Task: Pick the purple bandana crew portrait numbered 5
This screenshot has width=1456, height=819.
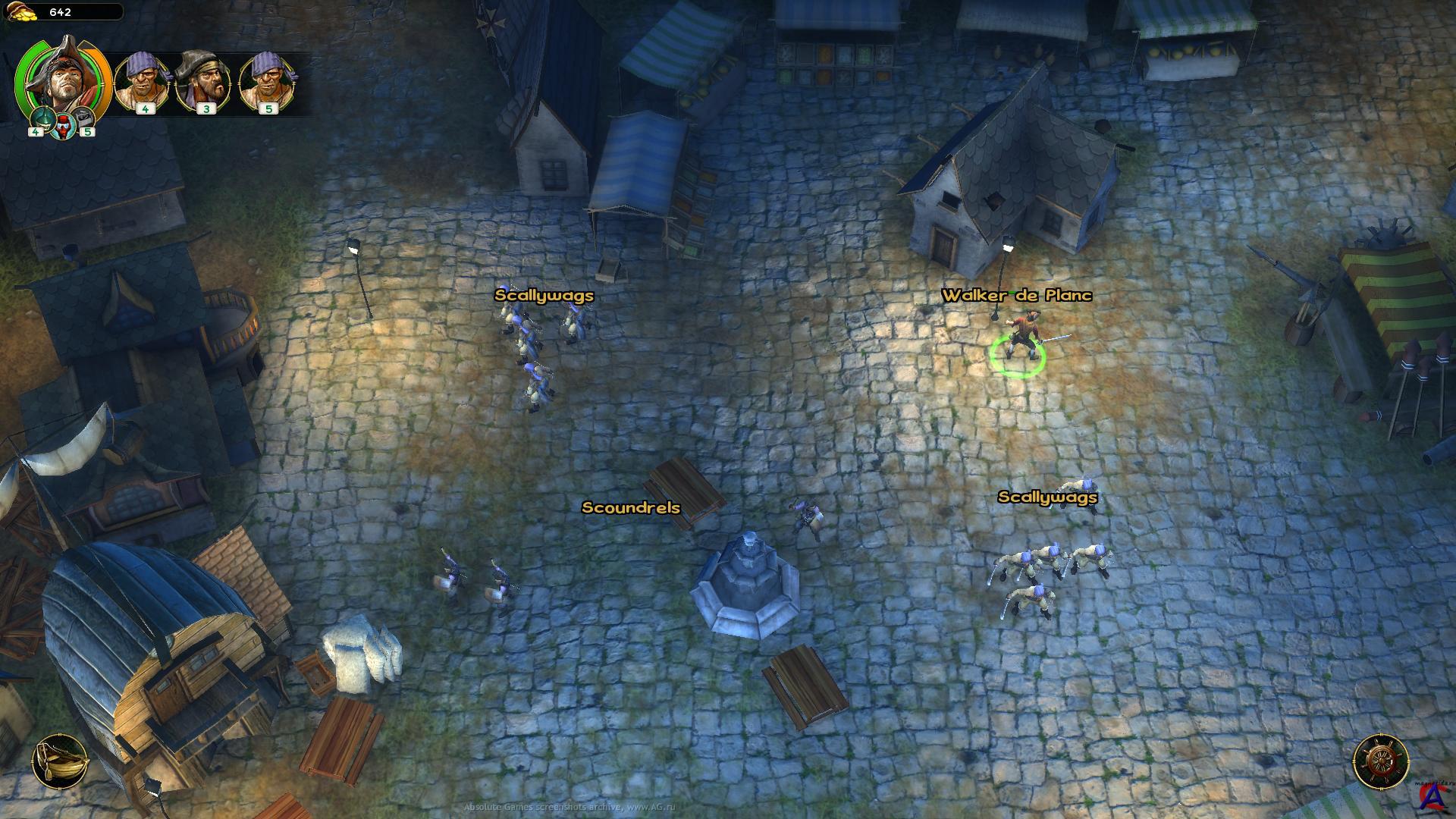Action: (267, 80)
